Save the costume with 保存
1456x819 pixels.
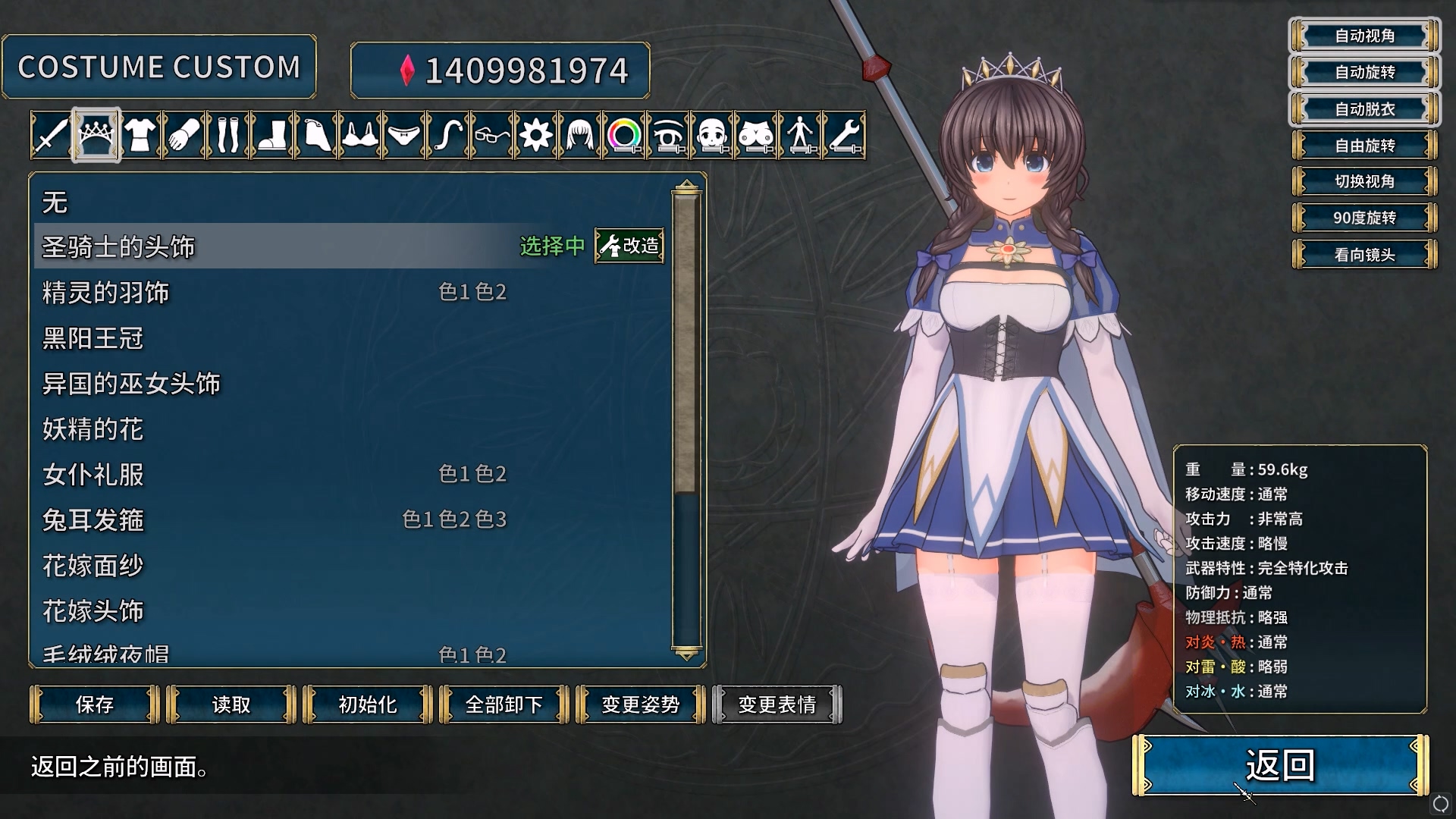click(95, 704)
